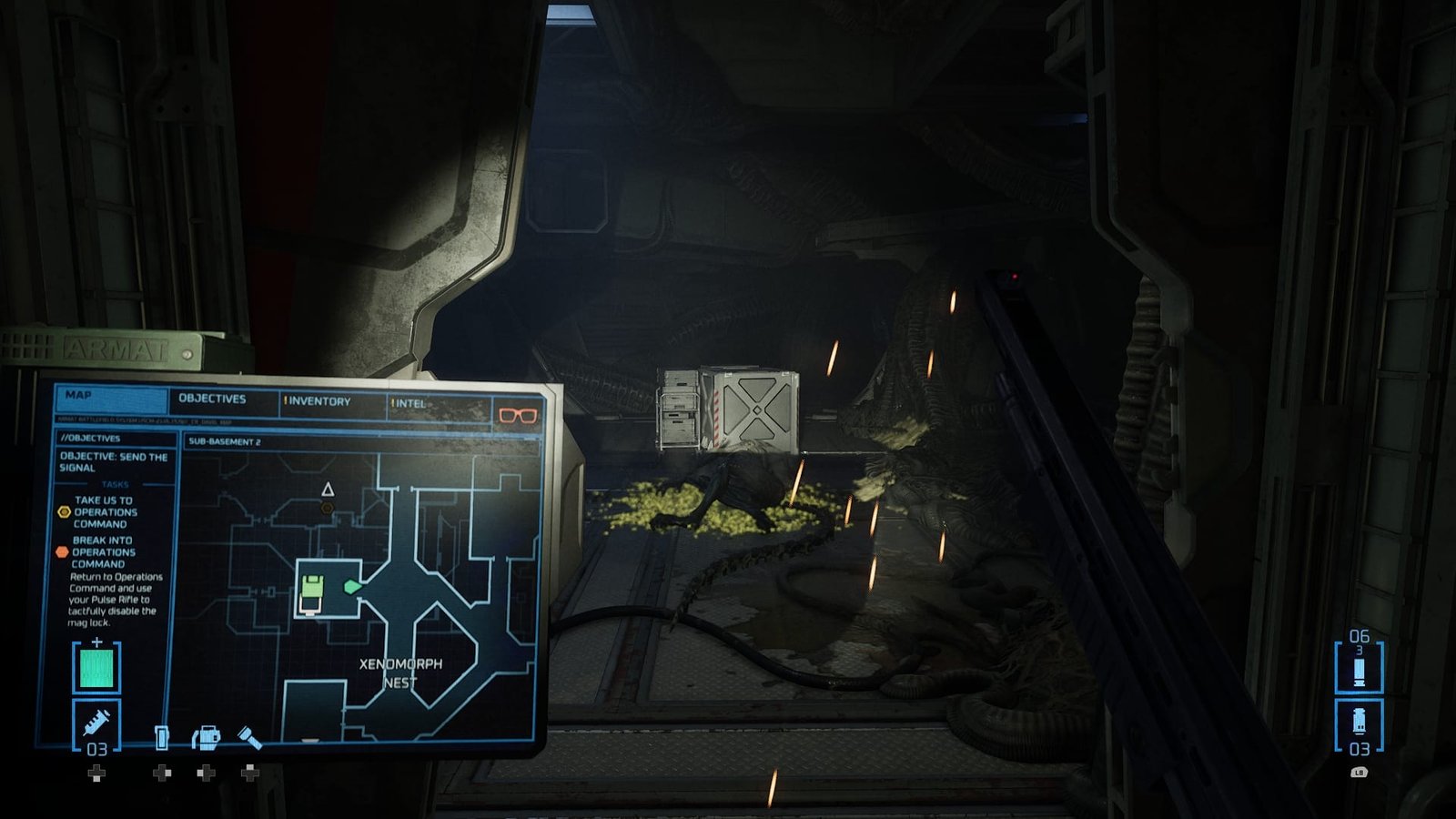Select the 'Take us to Operations Command' task
Screen dimensions: 1456x819
pos(105,512)
